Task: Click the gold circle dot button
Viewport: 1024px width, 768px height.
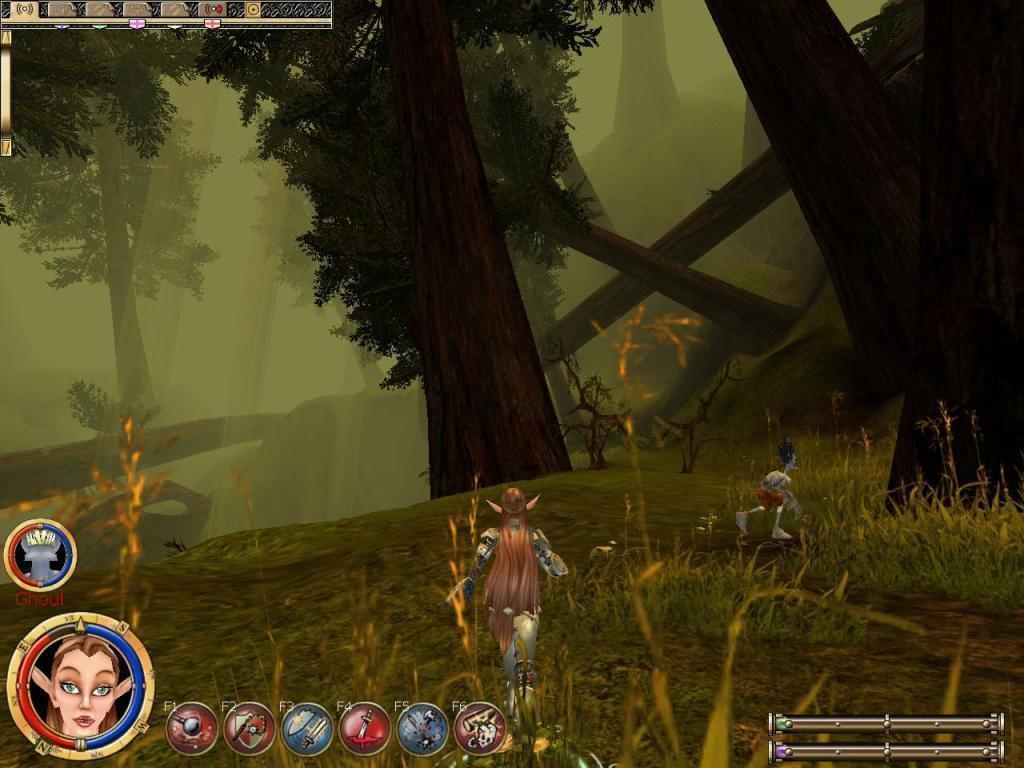Action: [253, 9]
